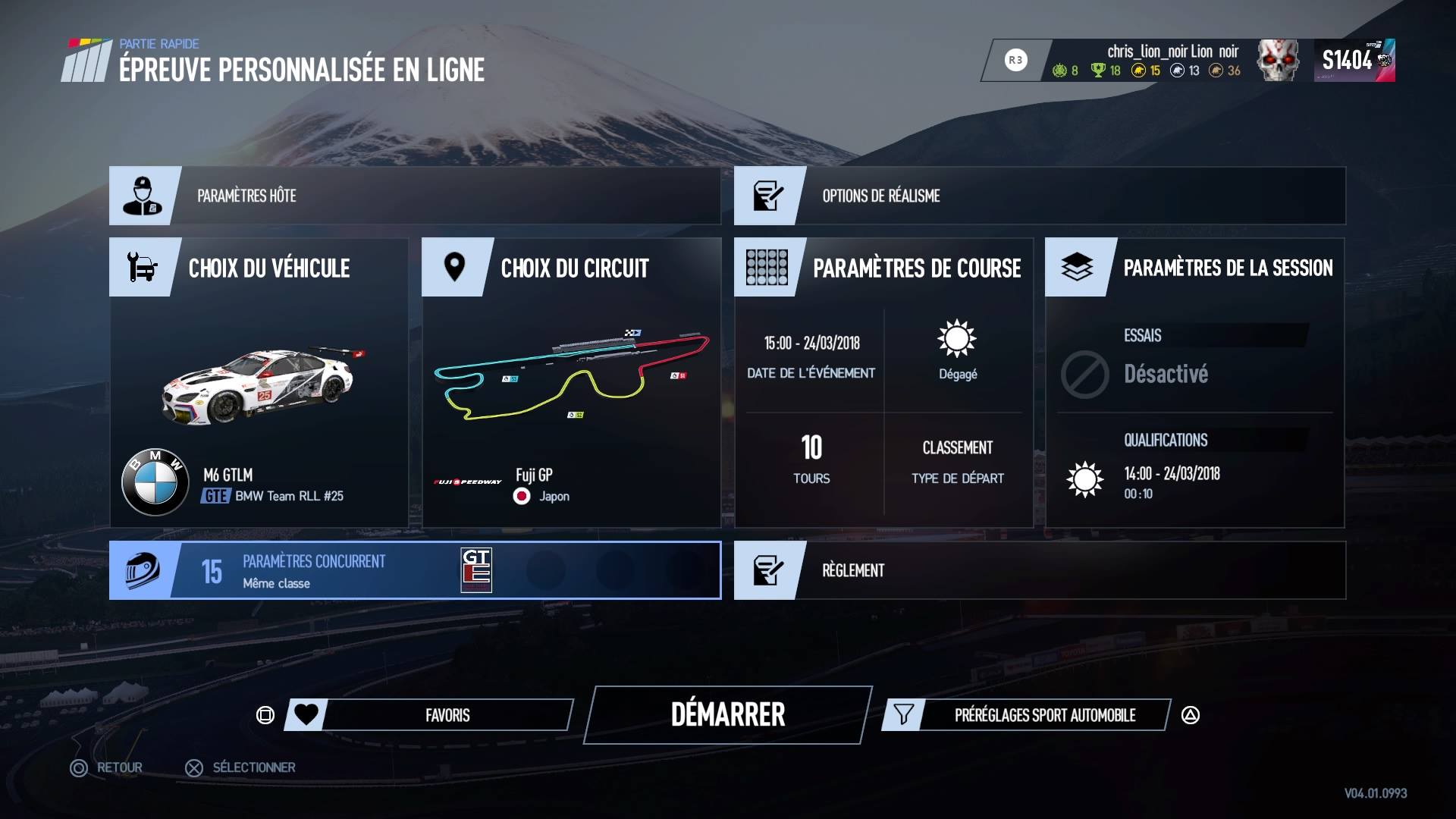Change the Classement start type
The width and height of the screenshot is (1456, 819).
[x=957, y=461]
